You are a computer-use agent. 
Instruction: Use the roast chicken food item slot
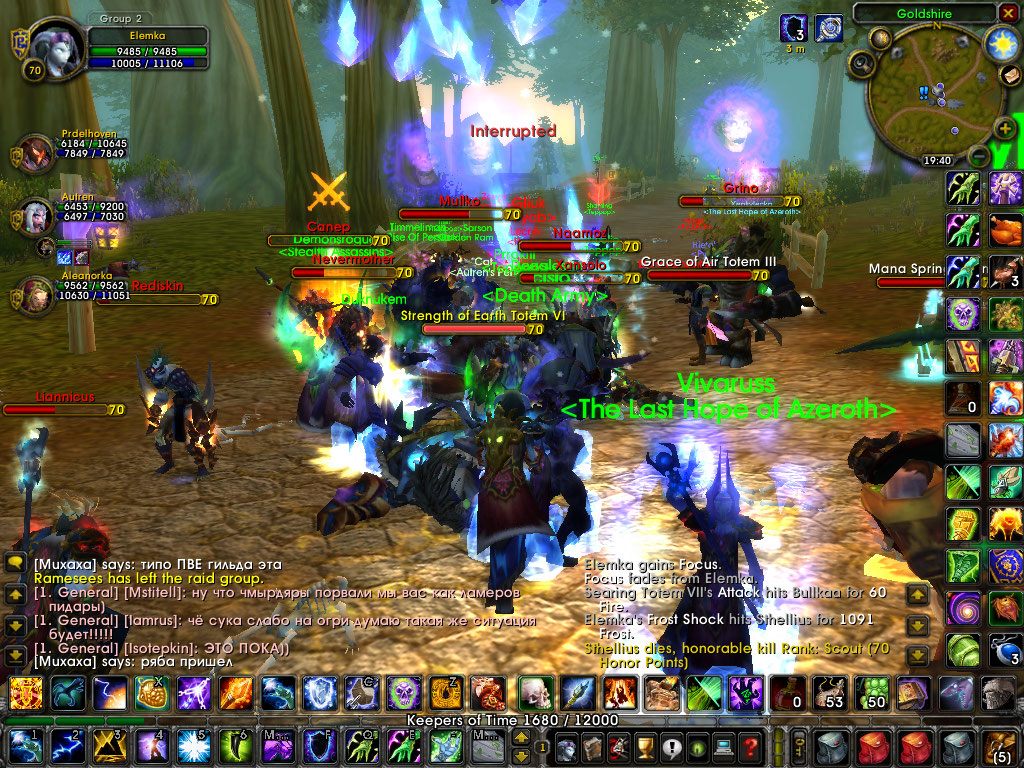pos(1005,230)
